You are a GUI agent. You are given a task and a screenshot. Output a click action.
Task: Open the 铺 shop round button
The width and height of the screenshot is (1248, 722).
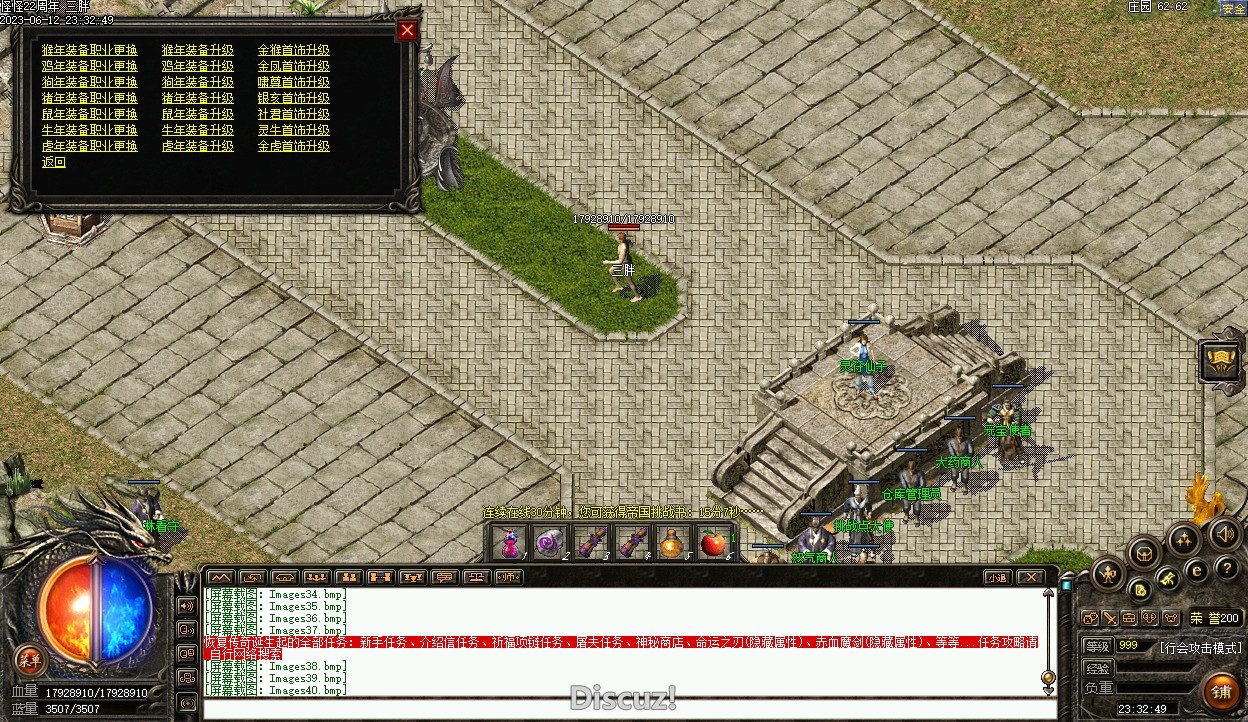tap(1221, 691)
